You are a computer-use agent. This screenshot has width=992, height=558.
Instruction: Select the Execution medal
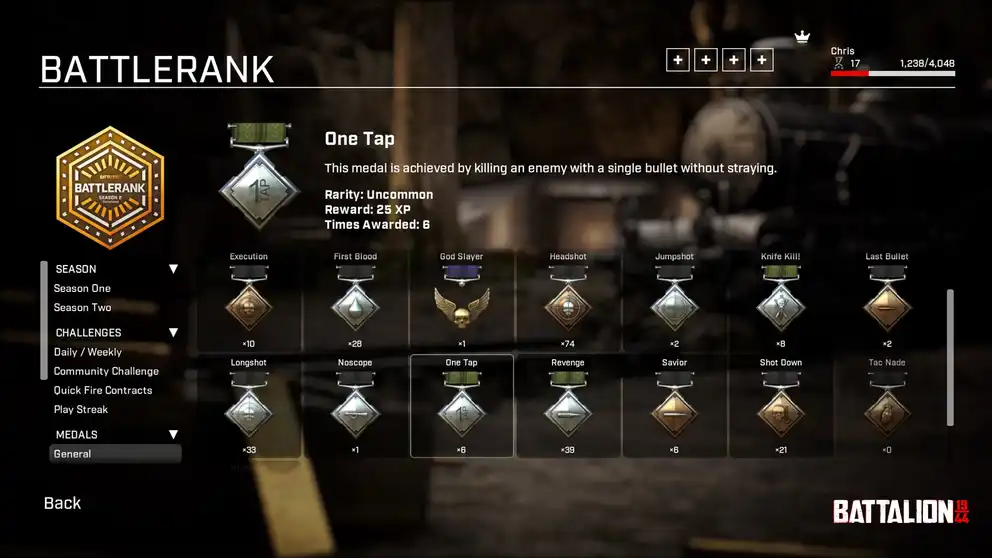click(x=249, y=303)
